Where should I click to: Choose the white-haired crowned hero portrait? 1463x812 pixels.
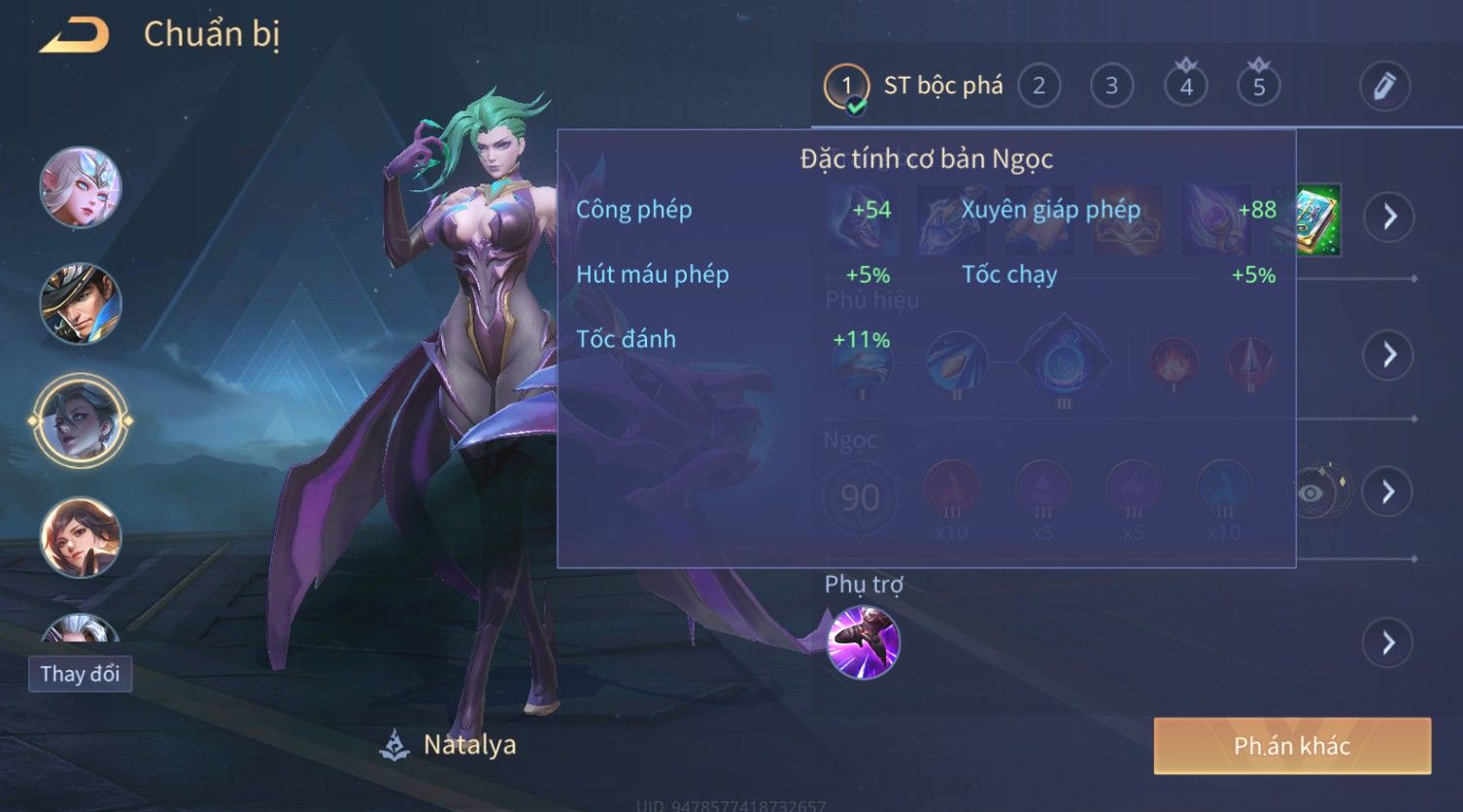pos(80,186)
